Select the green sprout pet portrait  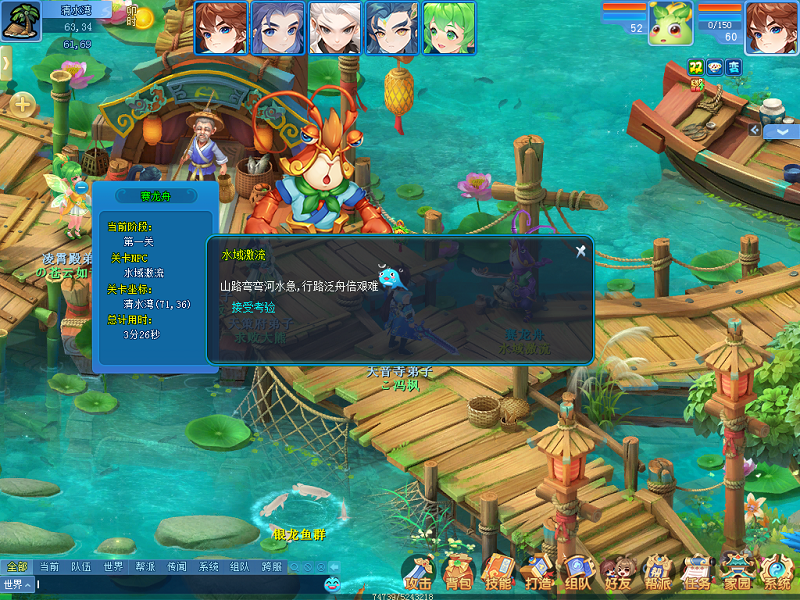pos(670,26)
